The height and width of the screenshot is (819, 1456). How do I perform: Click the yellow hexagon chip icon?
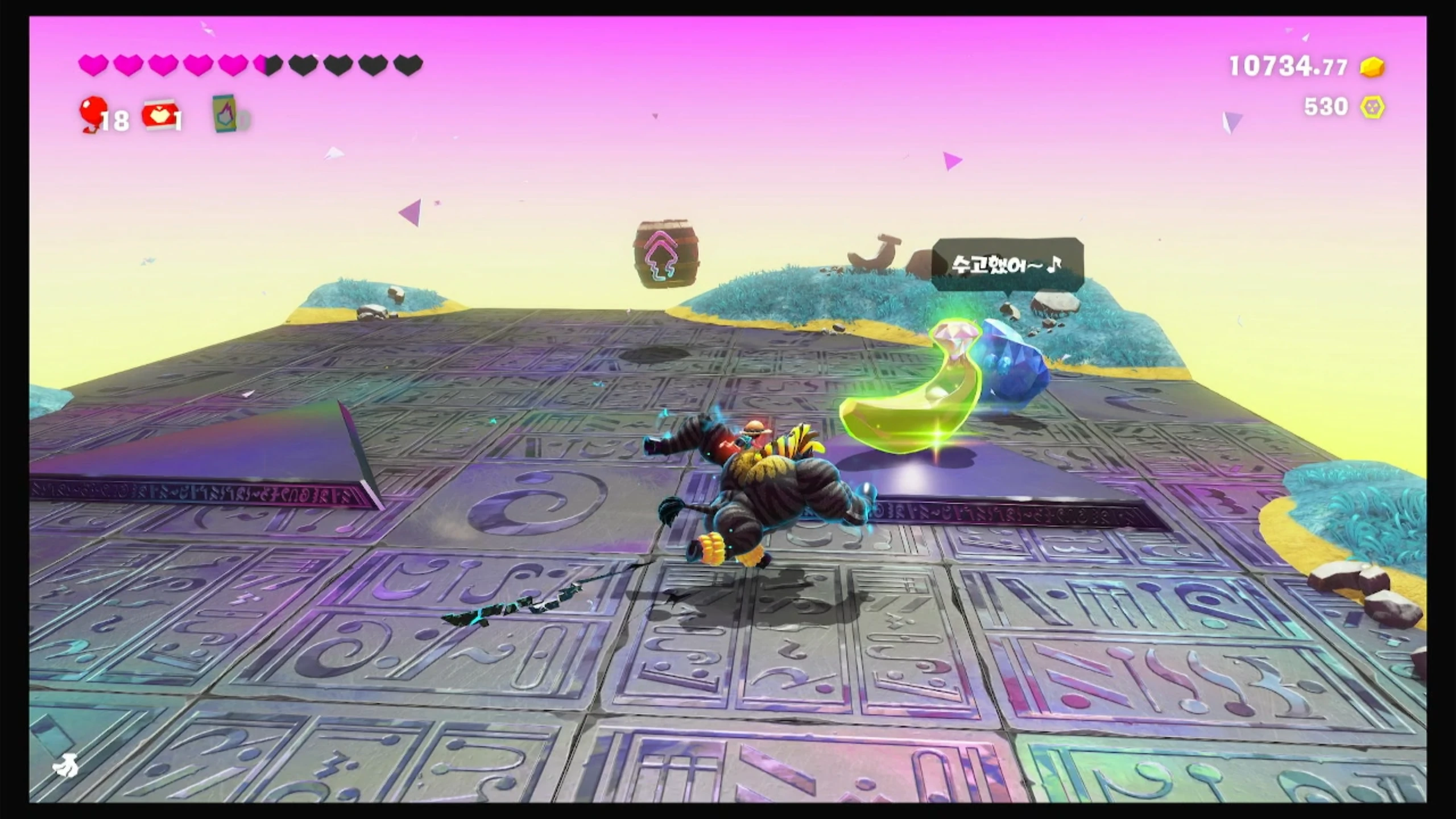click(1372, 107)
